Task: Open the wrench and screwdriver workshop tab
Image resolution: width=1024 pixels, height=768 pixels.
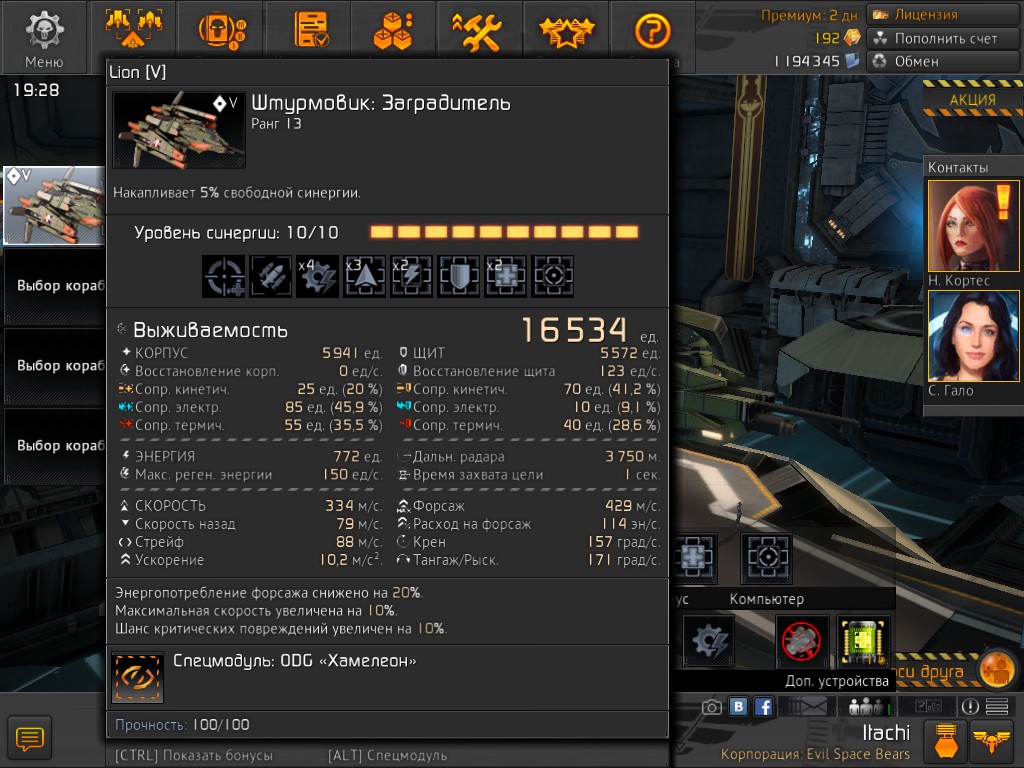Action: click(x=477, y=30)
